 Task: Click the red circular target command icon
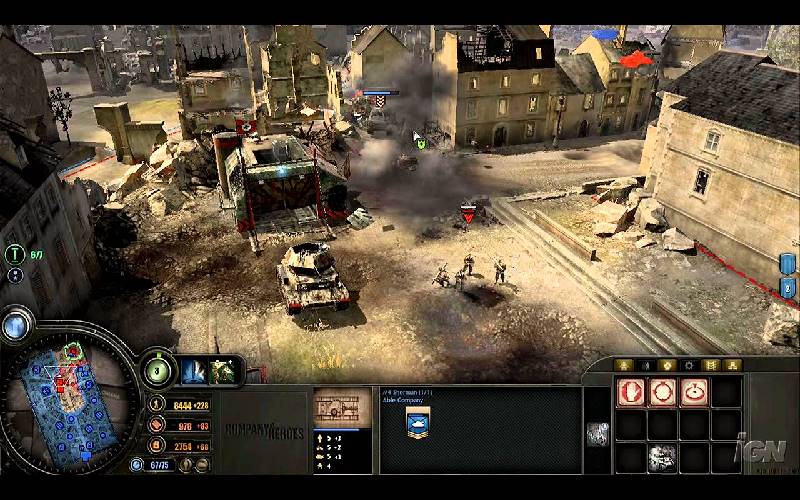pyautogui.click(x=694, y=392)
